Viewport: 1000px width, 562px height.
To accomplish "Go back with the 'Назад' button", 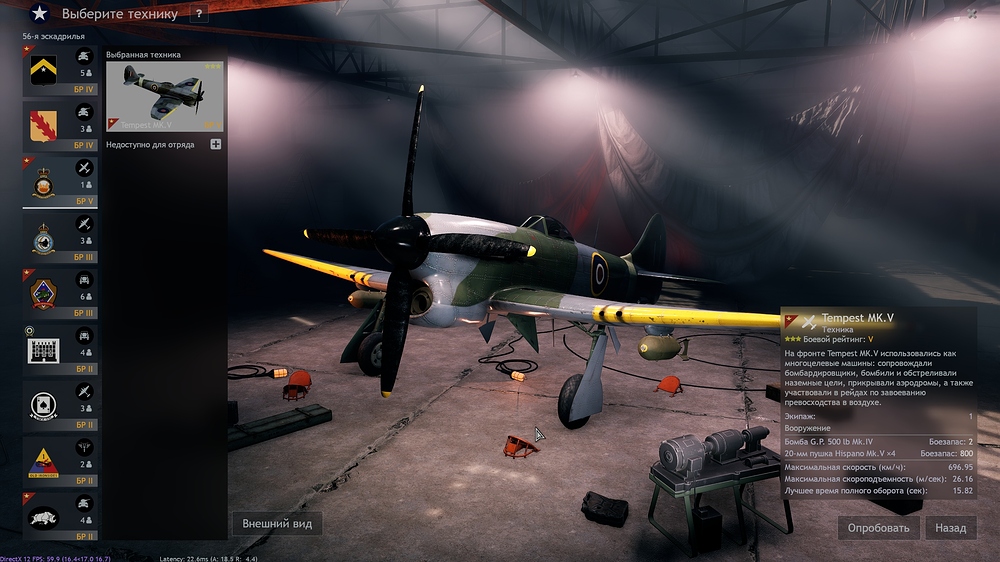I will 950,527.
